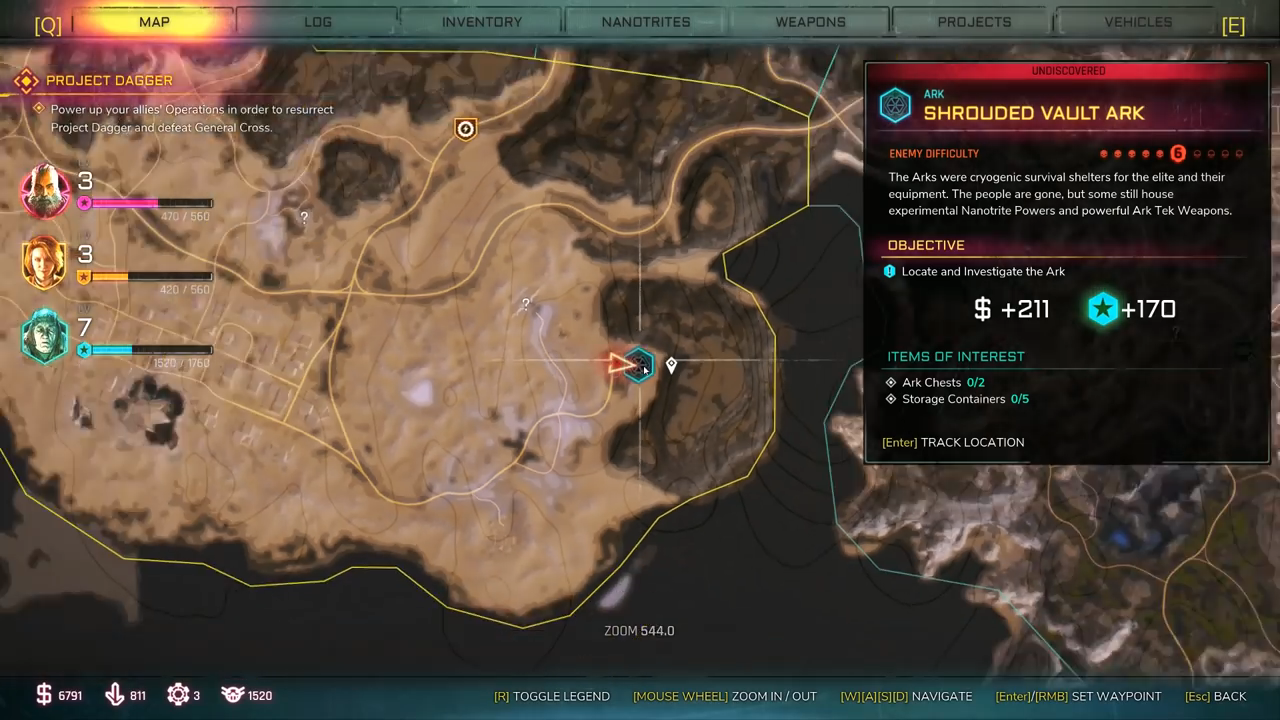Select the active Map tab

[x=154, y=22]
